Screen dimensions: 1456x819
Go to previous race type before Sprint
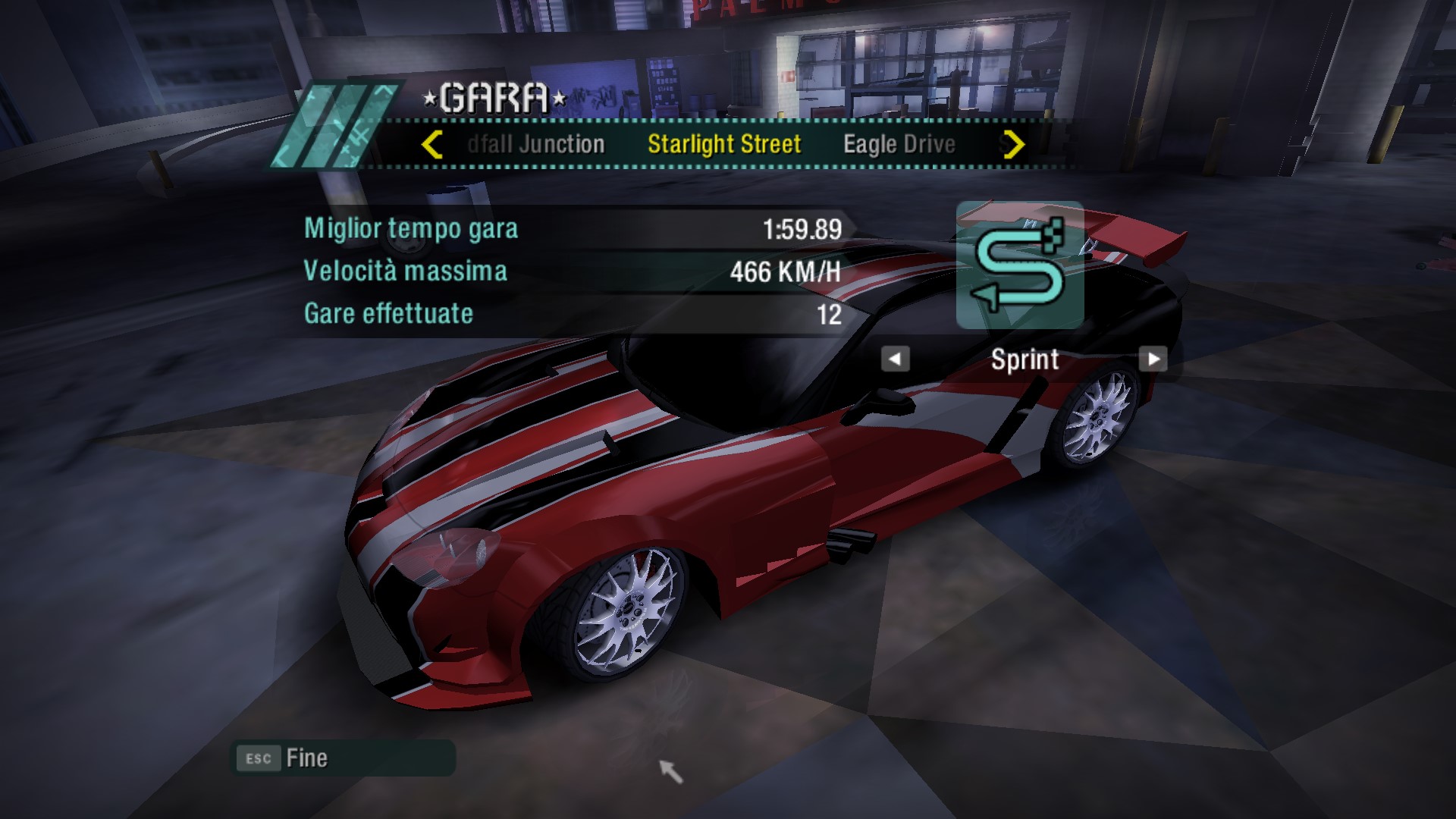tap(895, 359)
